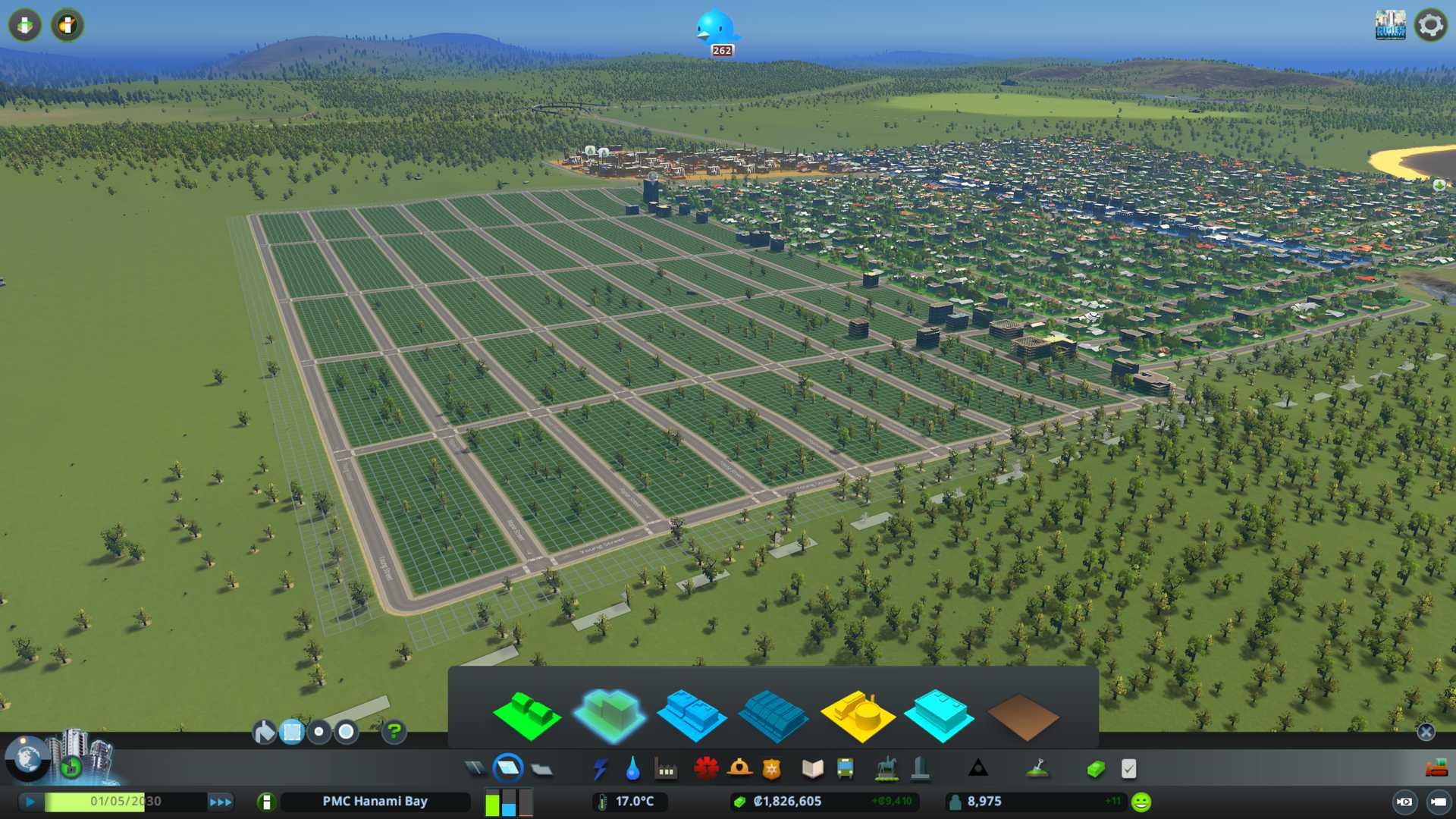Open the Police badge menu

pos(771,769)
